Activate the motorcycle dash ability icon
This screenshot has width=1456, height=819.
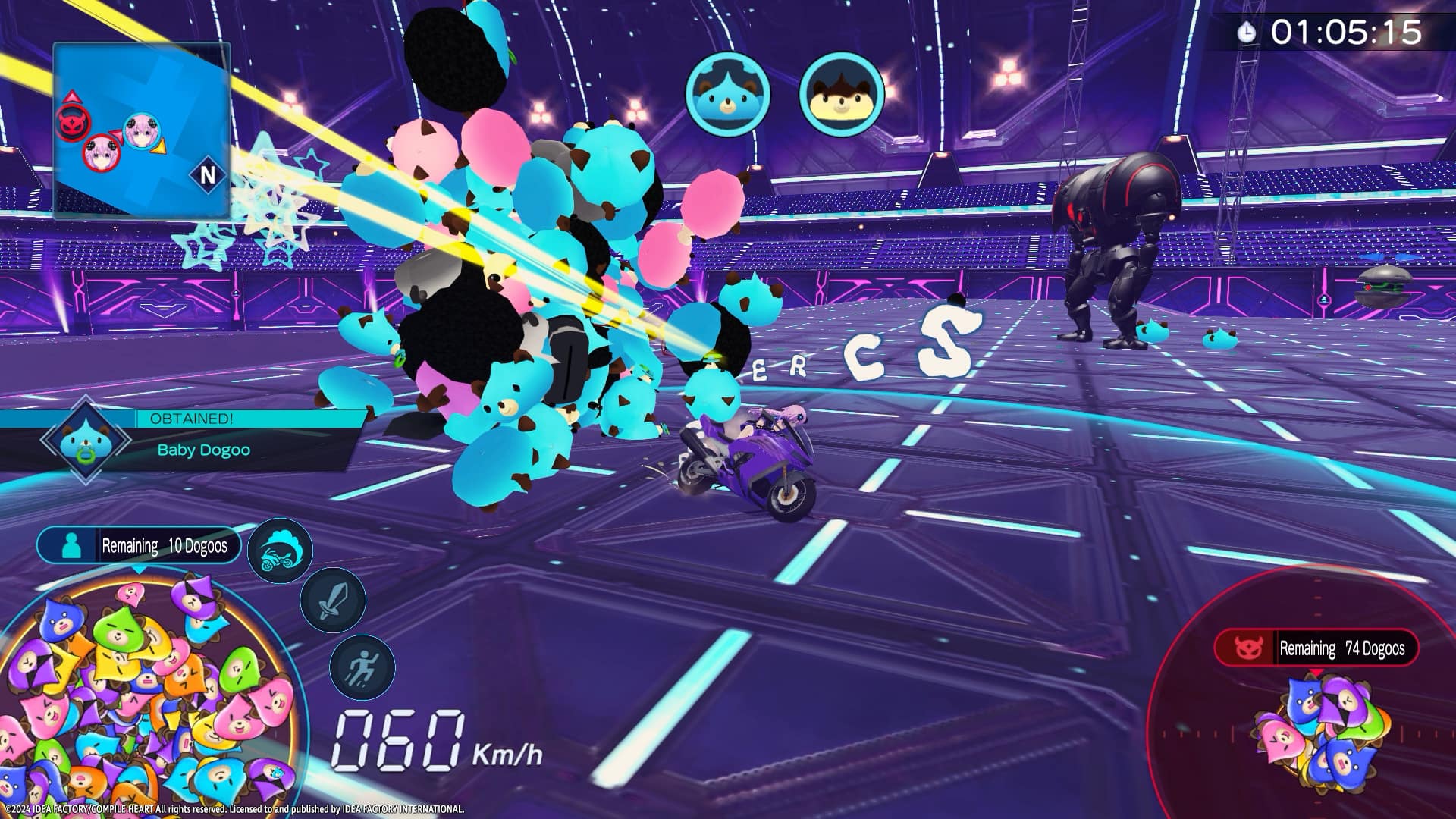pyautogui.click(x=280, y=551)
